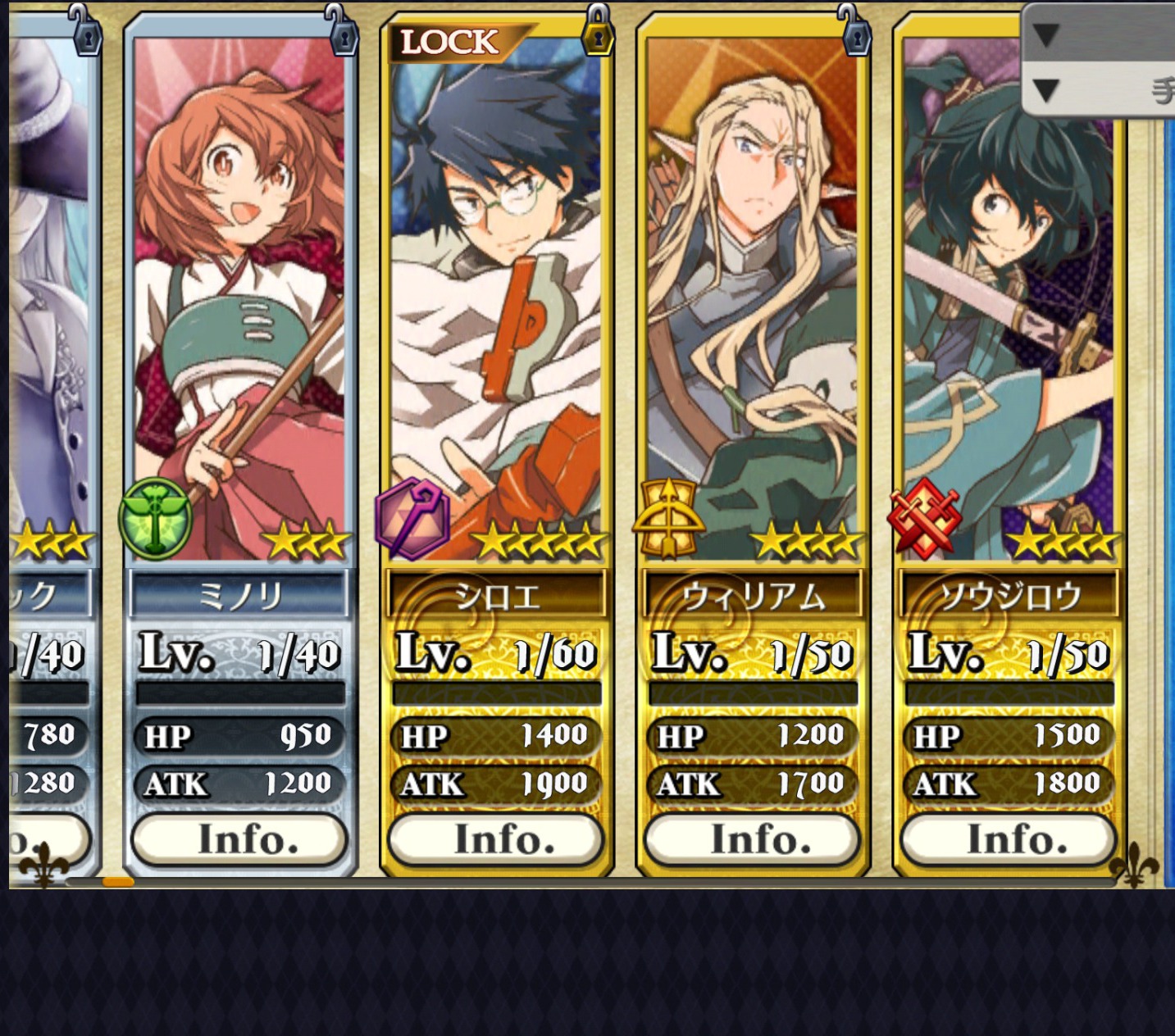Select the ソウジロウ swordsman card
1175x1036 pixels.
click(x=1009, y=328)
